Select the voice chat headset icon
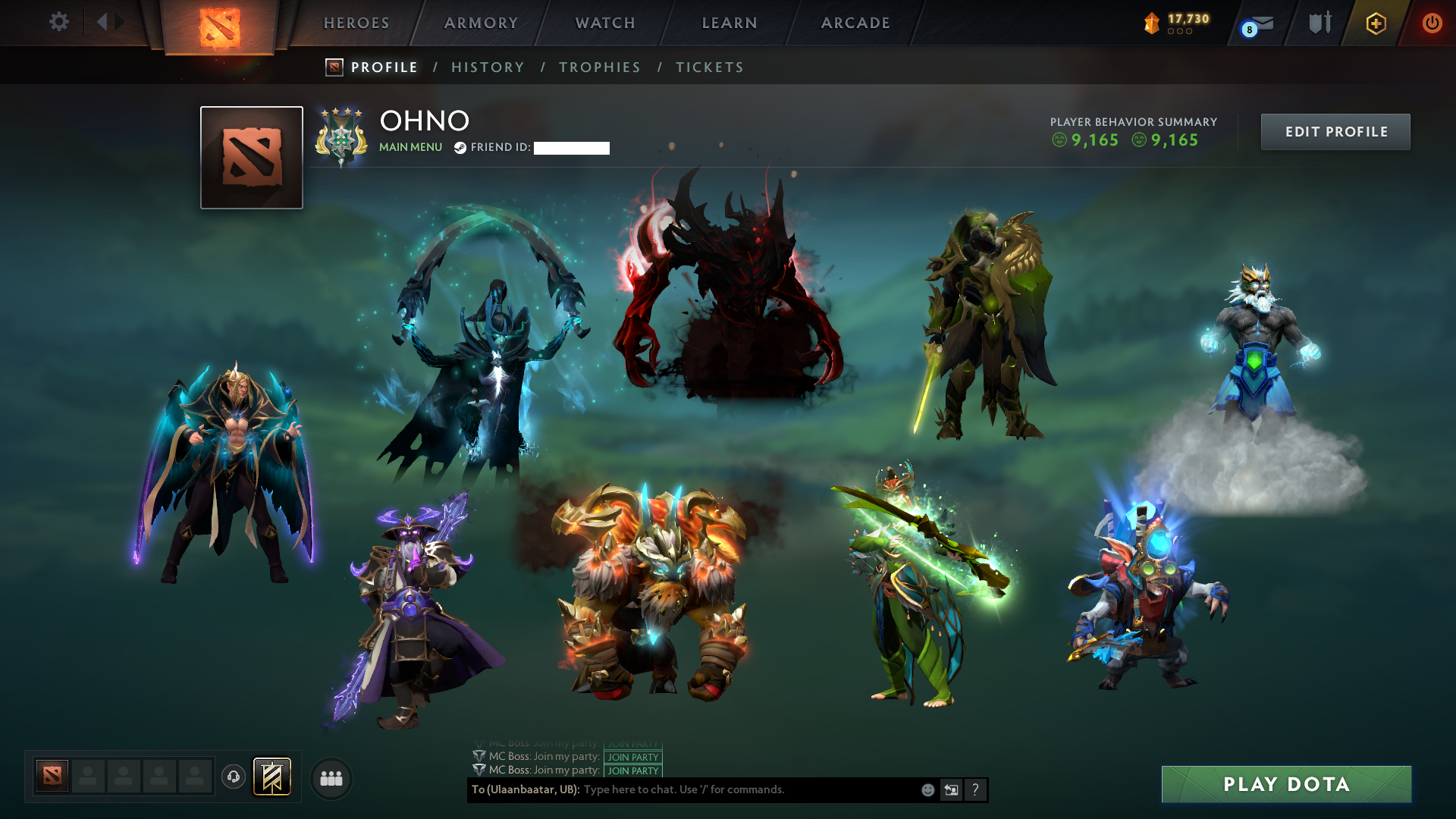The height and width of the screenshot is (819, 1456). click(233, 777)
